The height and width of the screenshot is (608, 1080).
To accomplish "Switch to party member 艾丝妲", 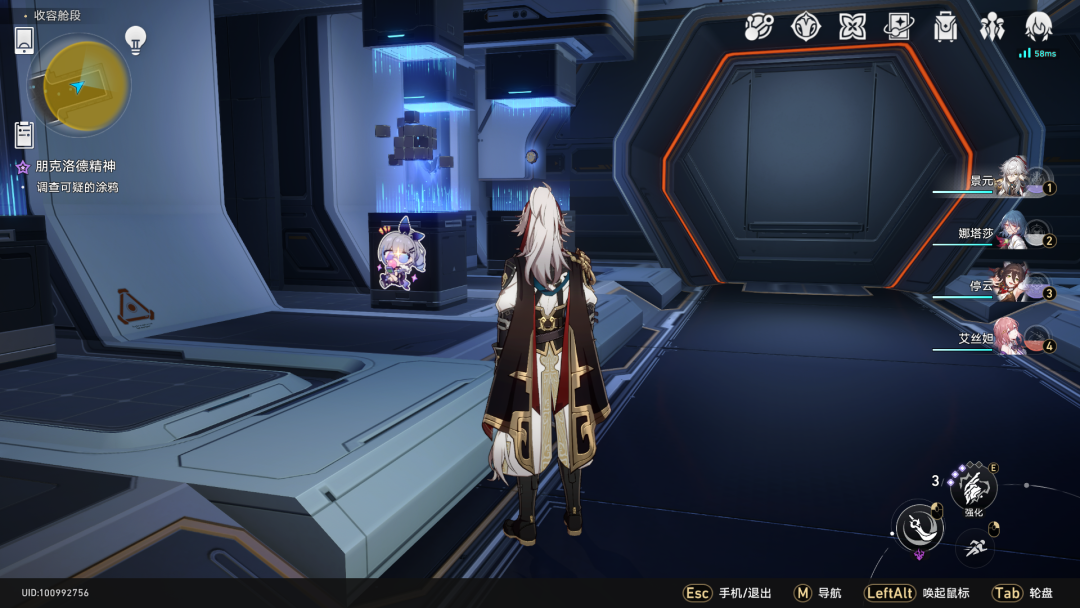I will (x=1009, y=339).
